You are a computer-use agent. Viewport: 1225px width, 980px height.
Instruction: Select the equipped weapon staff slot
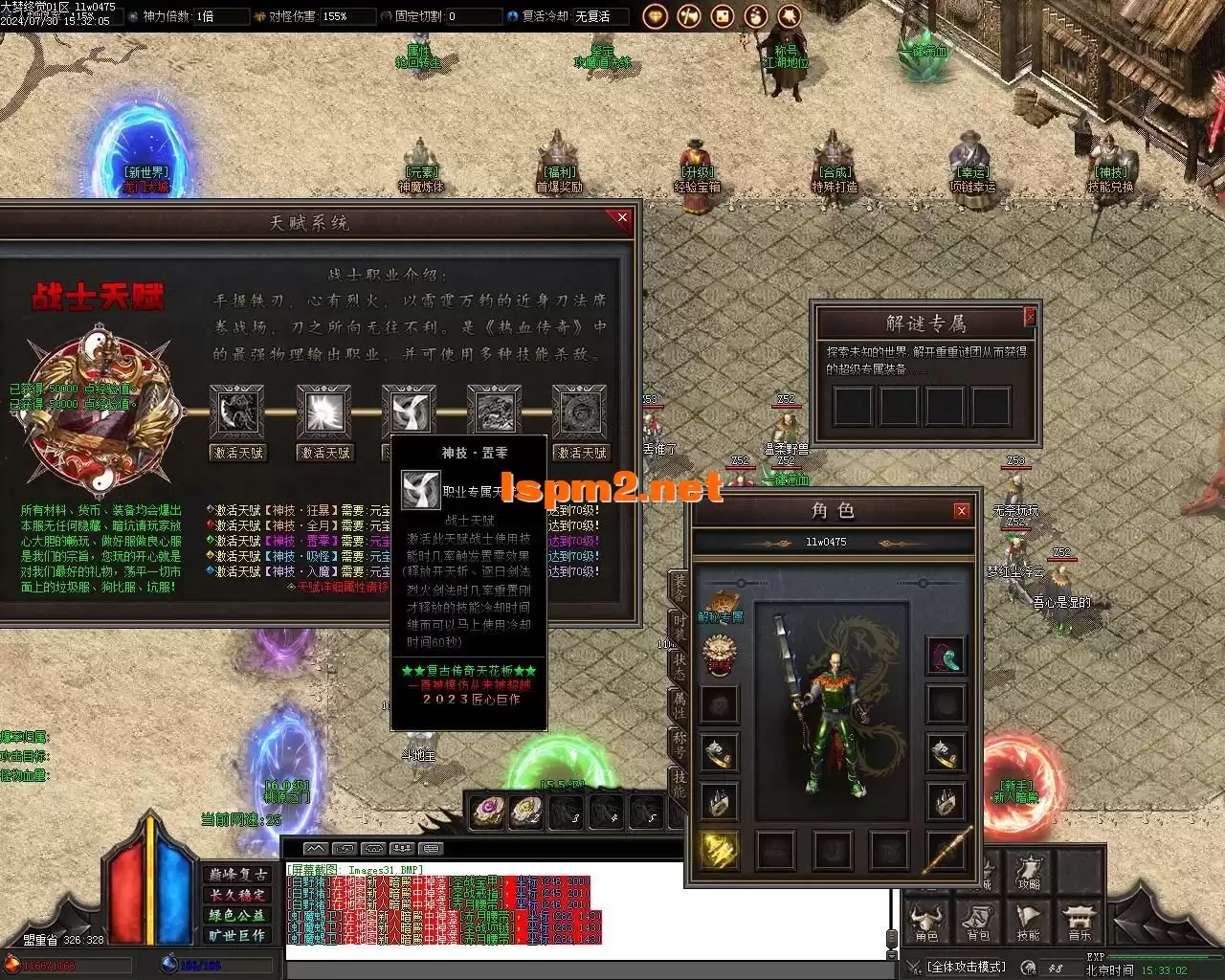click(x=947, y=850)
